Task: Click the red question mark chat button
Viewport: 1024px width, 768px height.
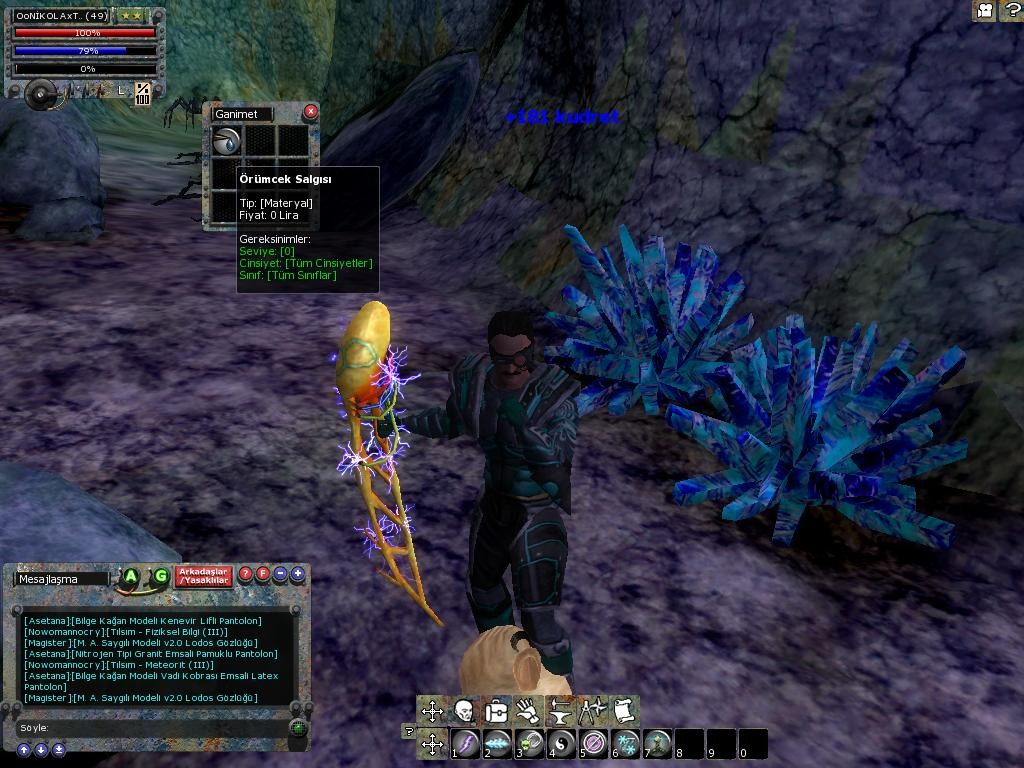Action: point(246,574)
